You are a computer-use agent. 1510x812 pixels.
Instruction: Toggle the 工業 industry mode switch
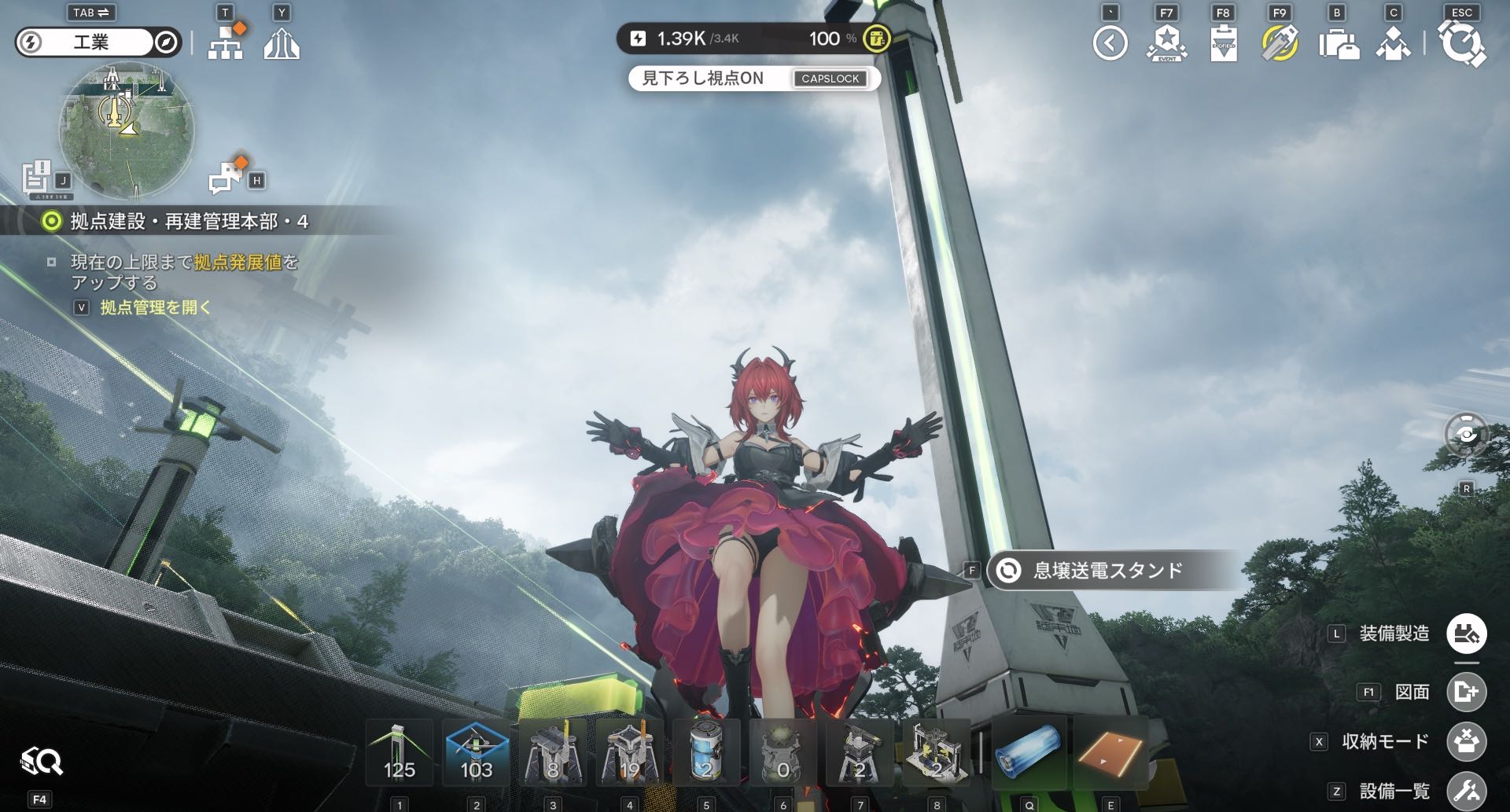[x=98, y=42]
